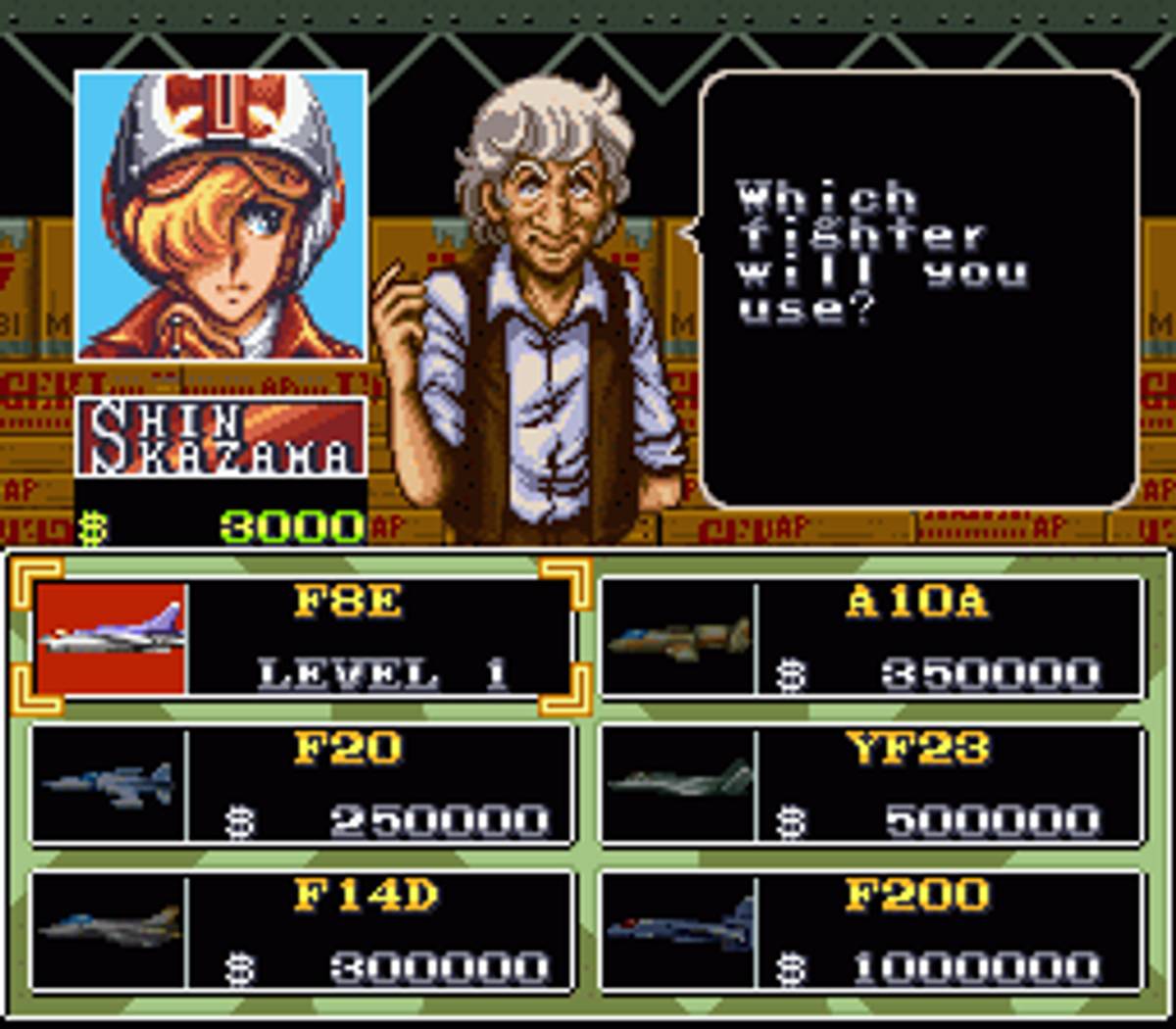Buy the F200 fighter for $1000000
Viewport: 1176px width, 1029px height.
click(872, 931)
